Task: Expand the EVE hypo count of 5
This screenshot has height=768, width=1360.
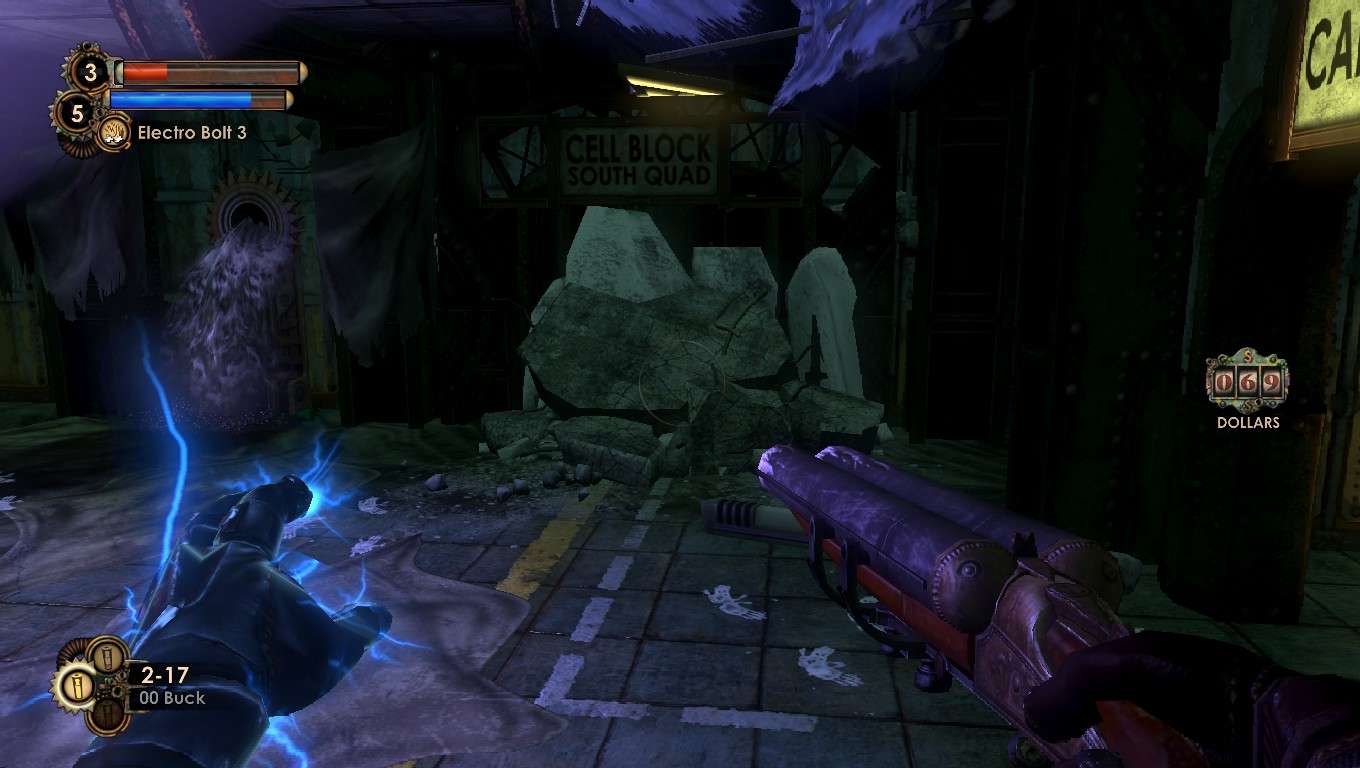Action: point(77,114)
